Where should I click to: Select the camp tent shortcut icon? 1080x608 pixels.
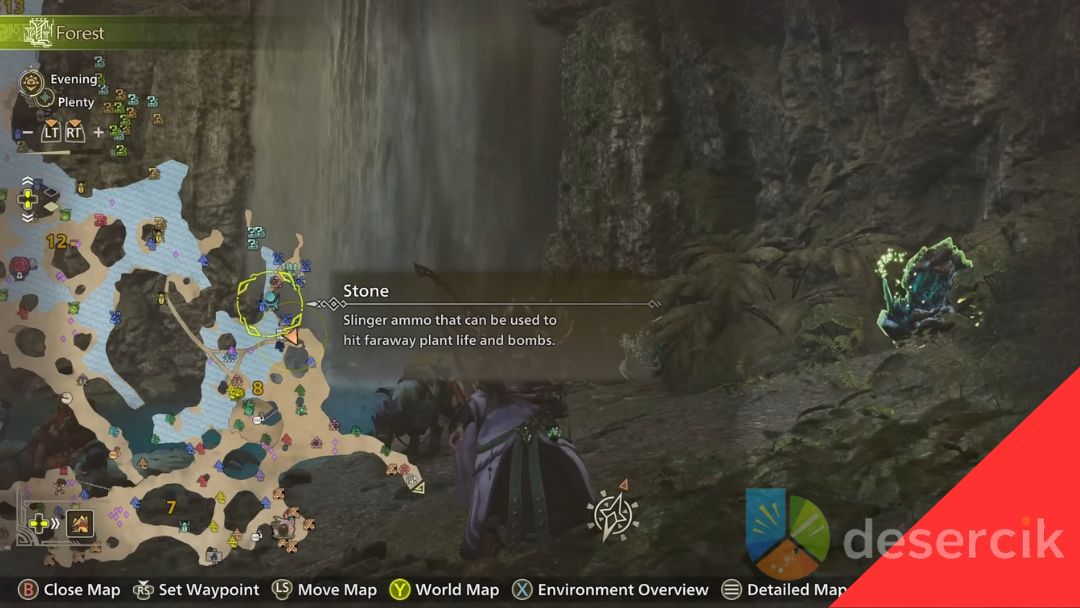tap(80, 522)
